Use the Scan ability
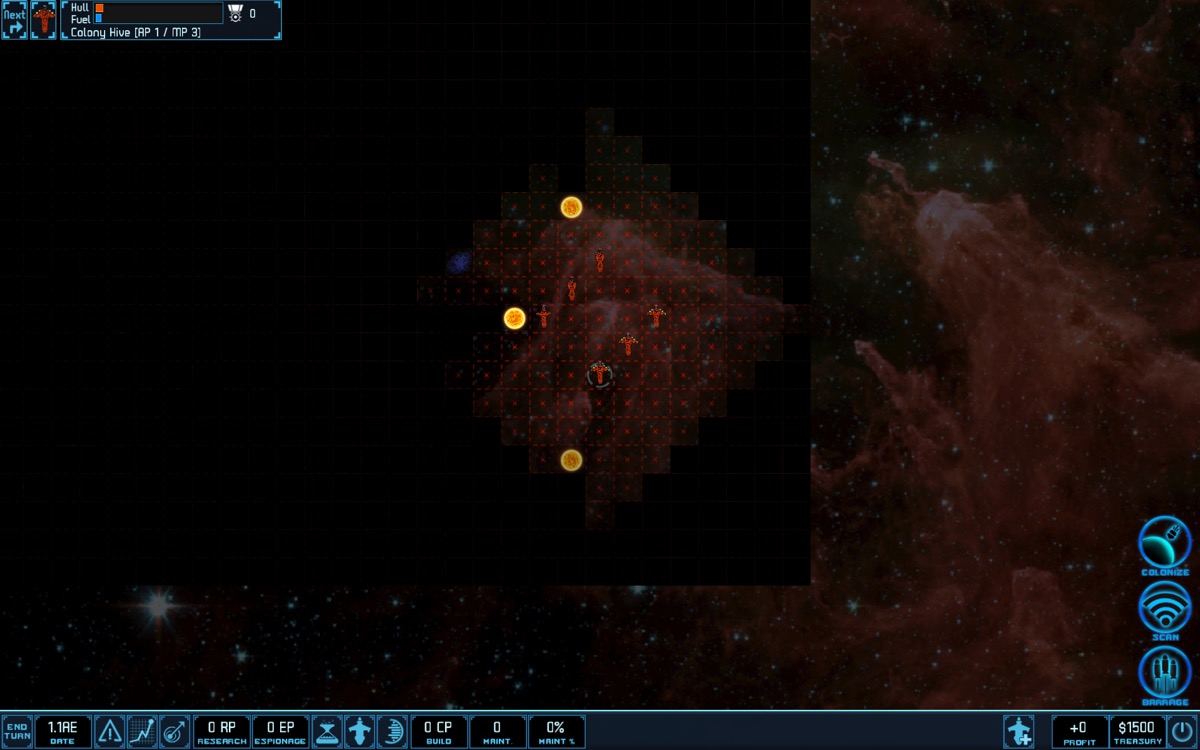Screen dimensions: 1200x750 click(x=1164, y=608)
